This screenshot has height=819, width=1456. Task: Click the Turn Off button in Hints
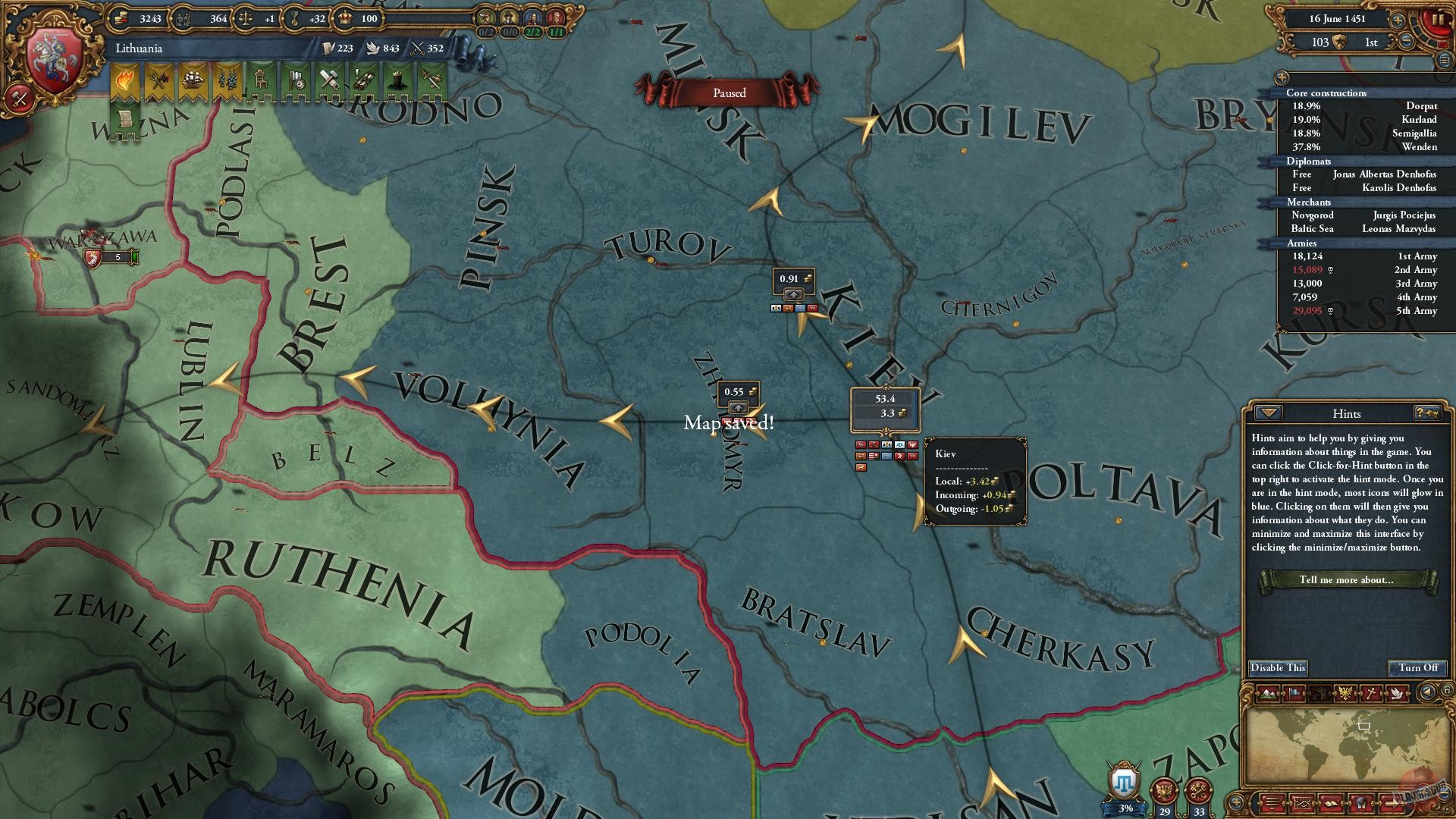pyautogui.click(x=1417, y=668)
